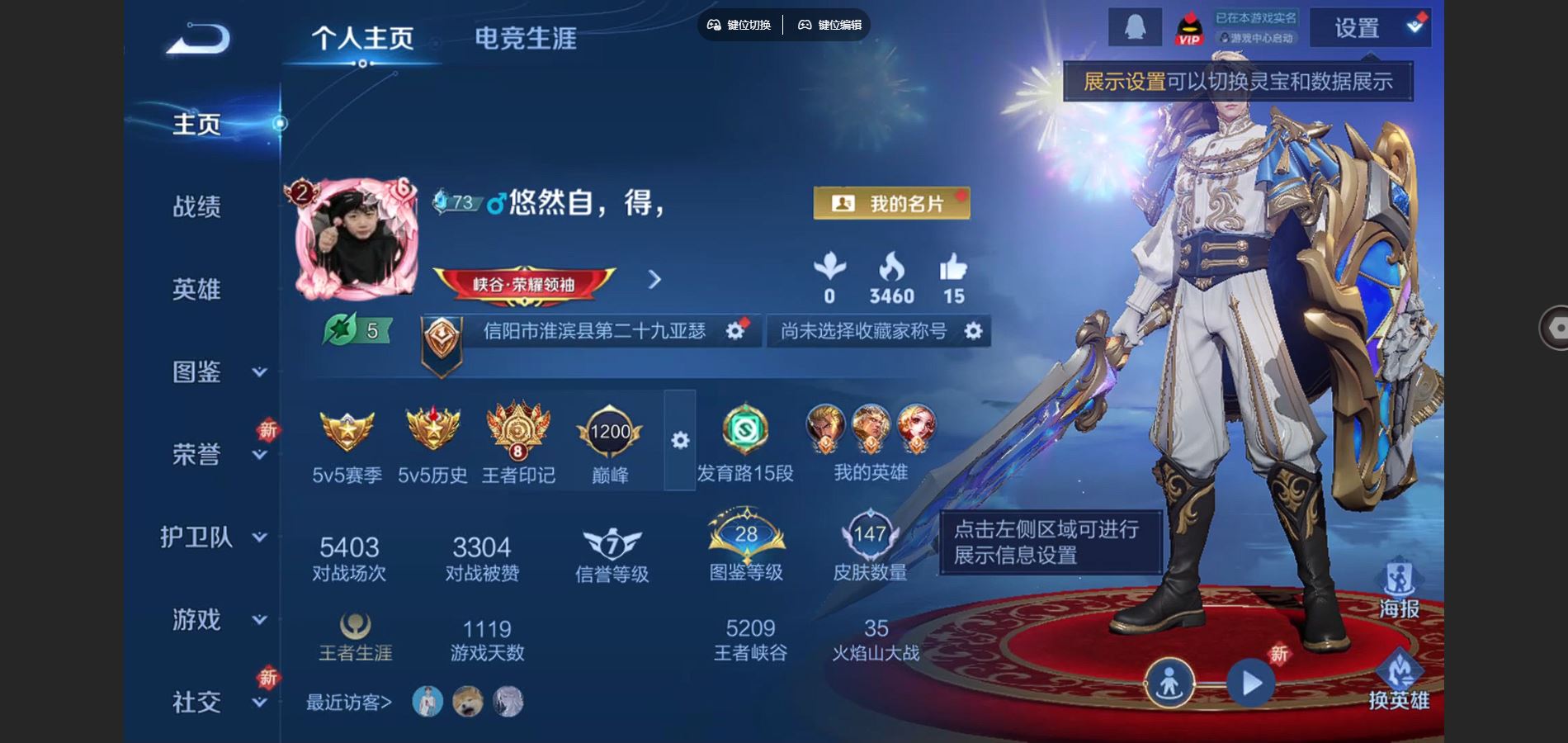
Task: Tap the thumbs-up likes icon
Action: pyautogui.click(x=953, y=268)
